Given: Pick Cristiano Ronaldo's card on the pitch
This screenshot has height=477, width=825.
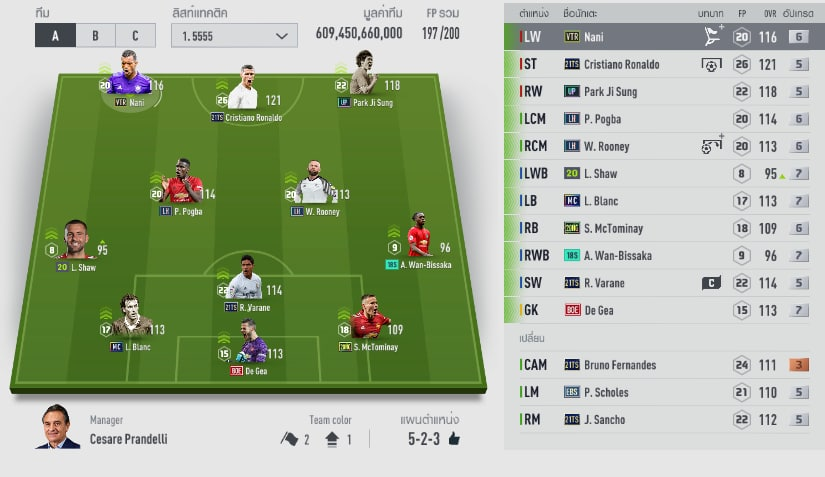Looking at the screenshot, I should [247, 91].
